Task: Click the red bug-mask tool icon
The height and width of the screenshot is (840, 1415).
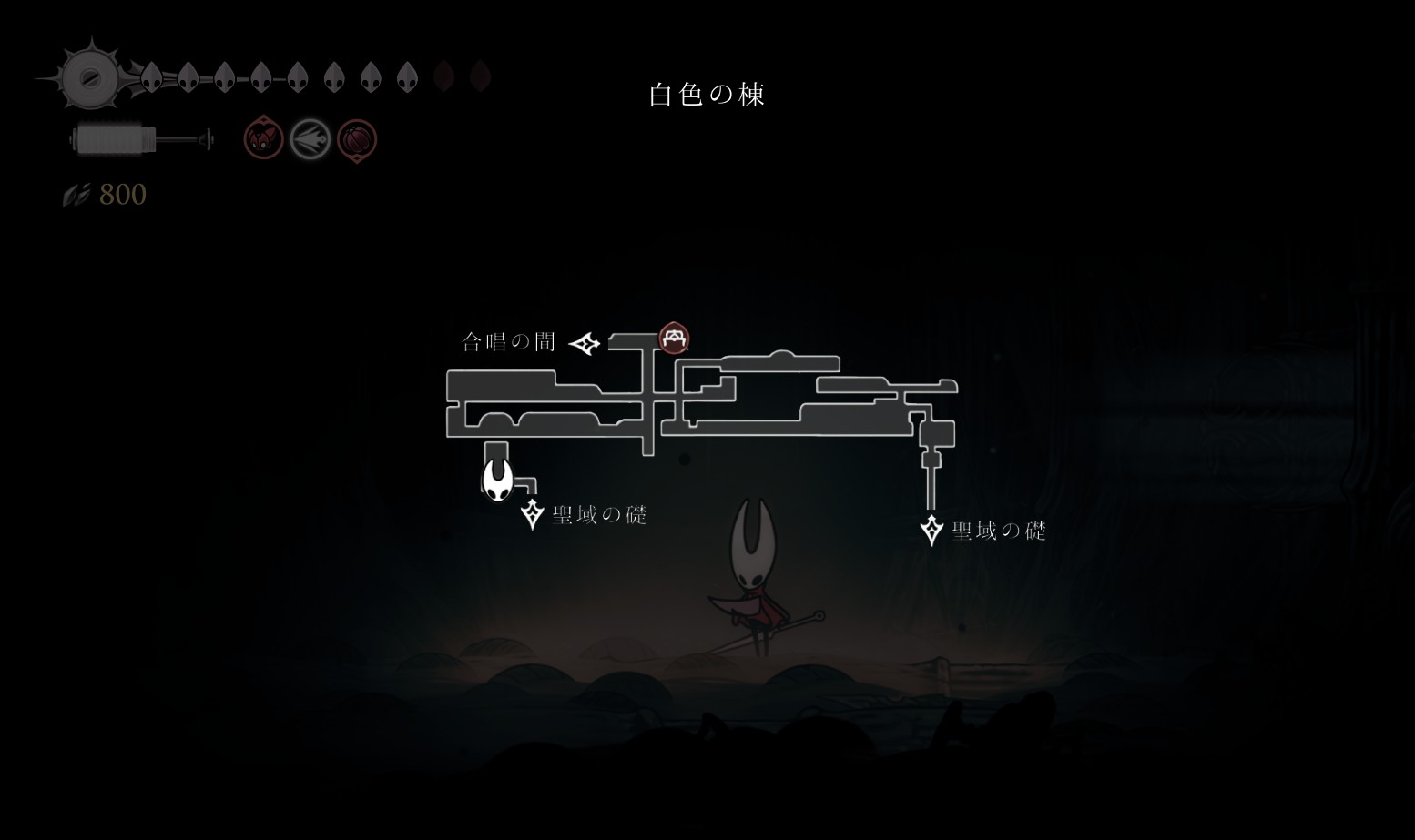Action: [x=263, y=139]
